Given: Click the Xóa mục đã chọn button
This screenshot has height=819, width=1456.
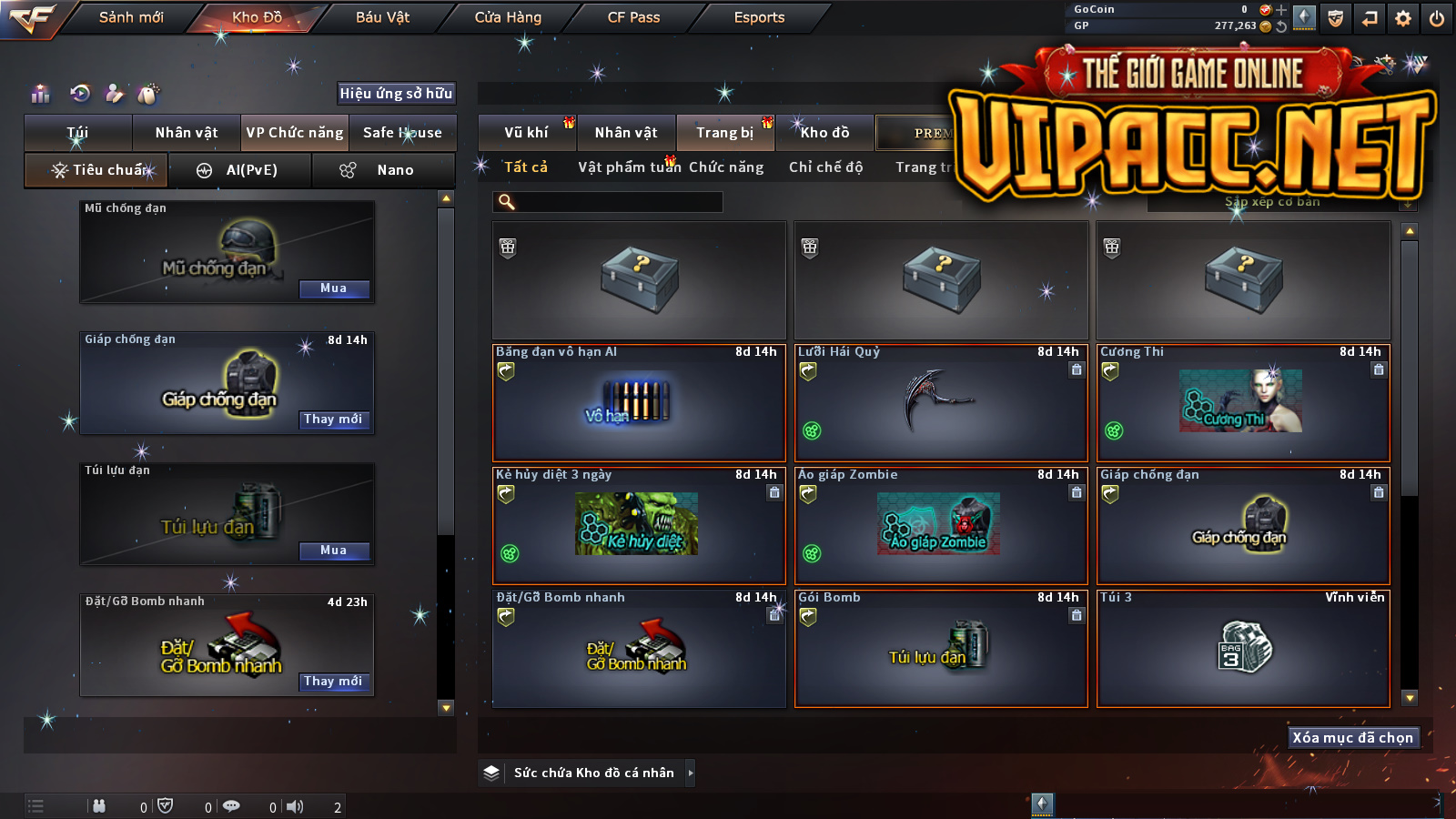Looking at the screenshot, I should (x=1353, y=737).
